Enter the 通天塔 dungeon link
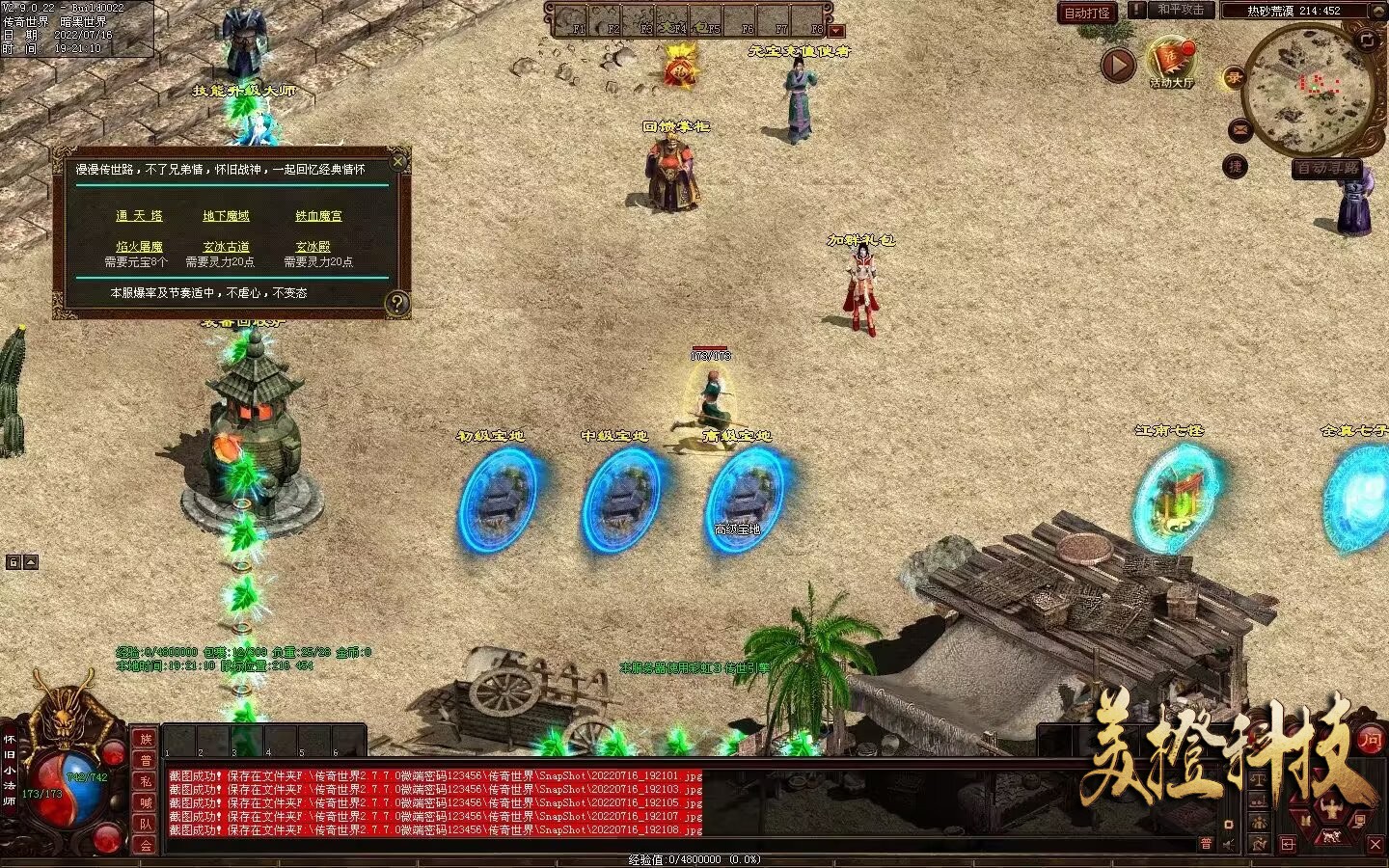This screenshot has height=868, width=1389. pos(139,216)
